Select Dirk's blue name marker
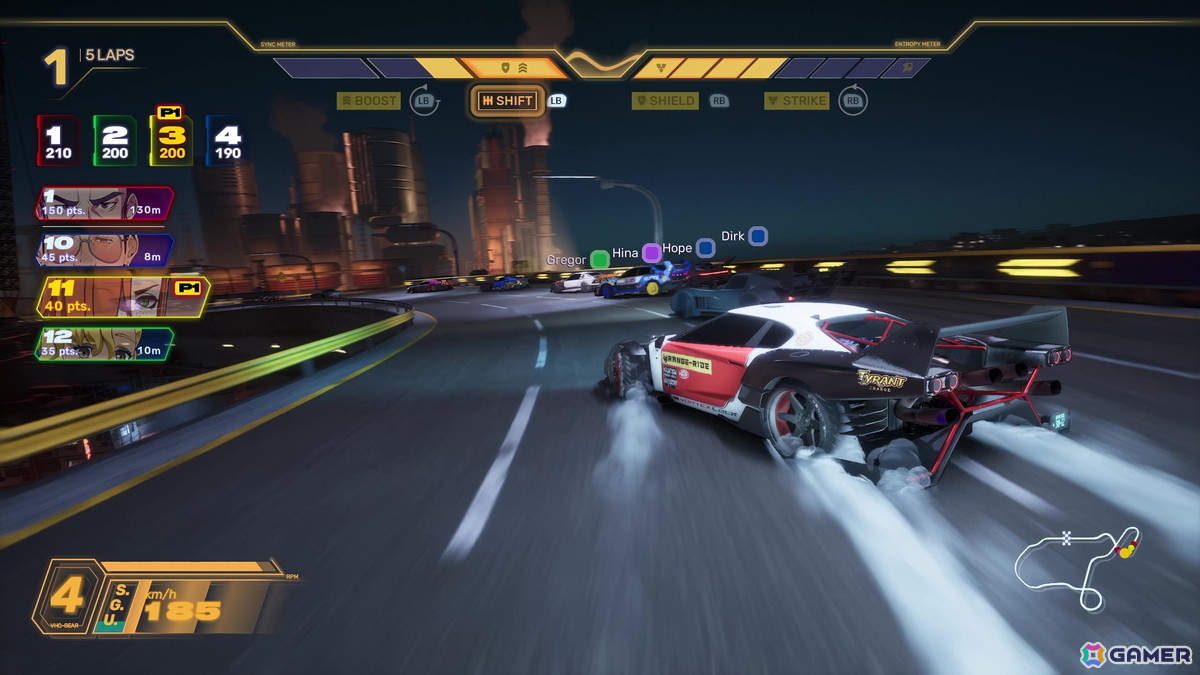The height and width of the screenshot is (675, 1200). pos(758,236)
